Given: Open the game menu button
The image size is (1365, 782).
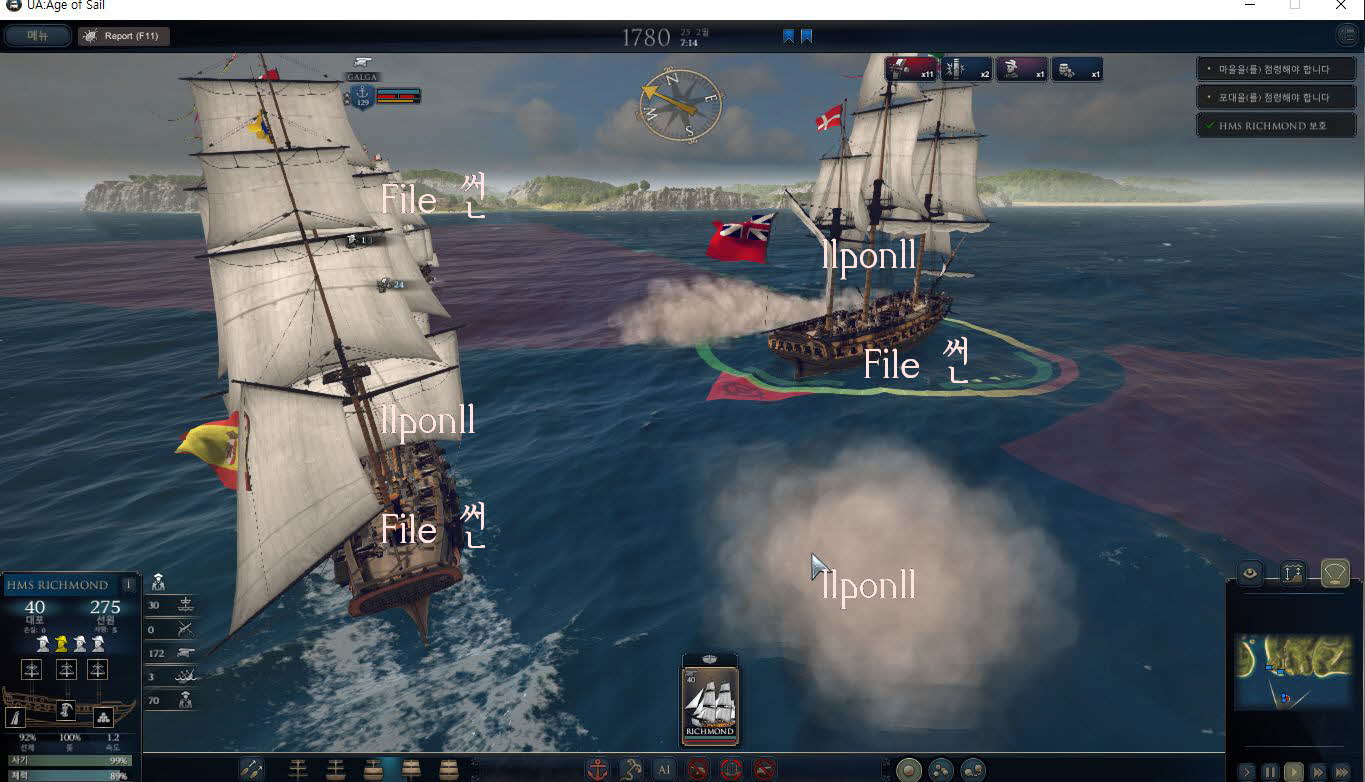Looking at the screenshot, I should tap(38, 36).
